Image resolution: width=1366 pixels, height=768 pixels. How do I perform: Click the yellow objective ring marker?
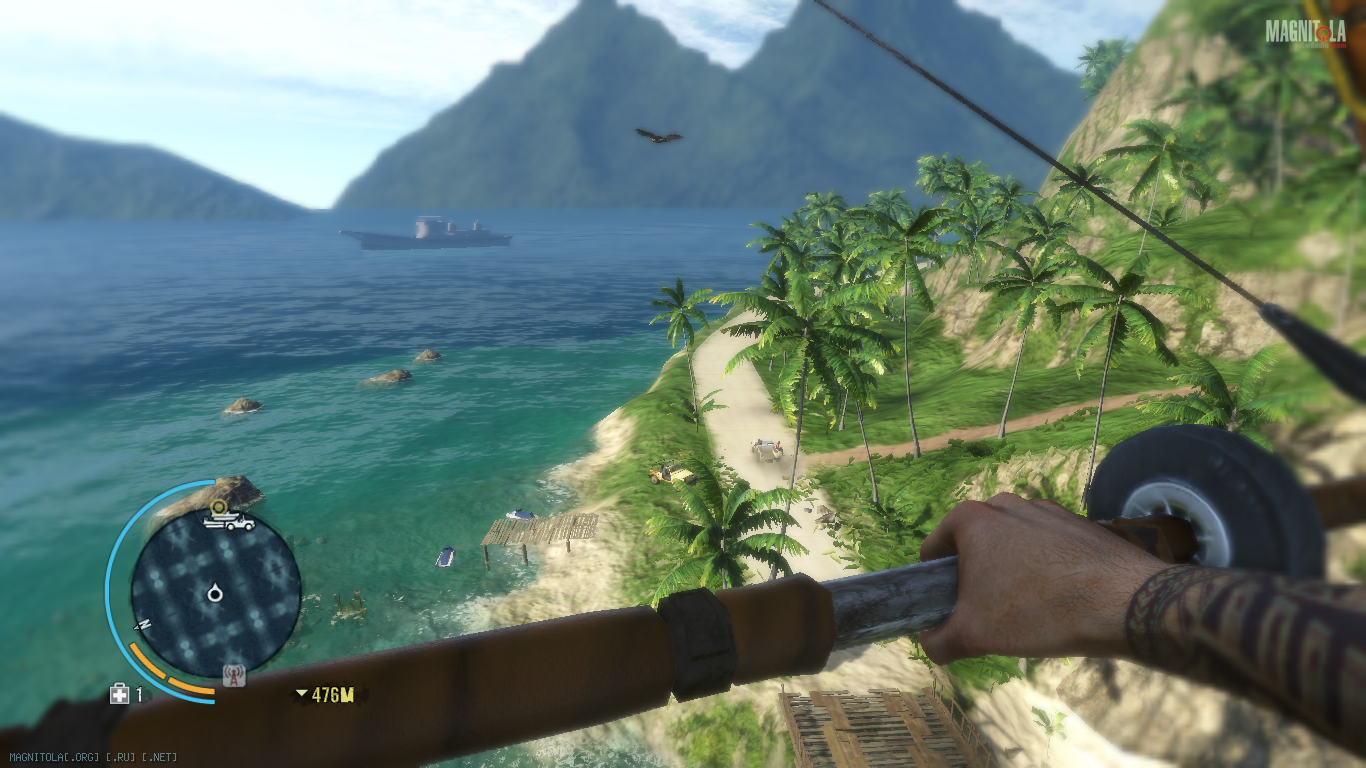coord(219,507)
